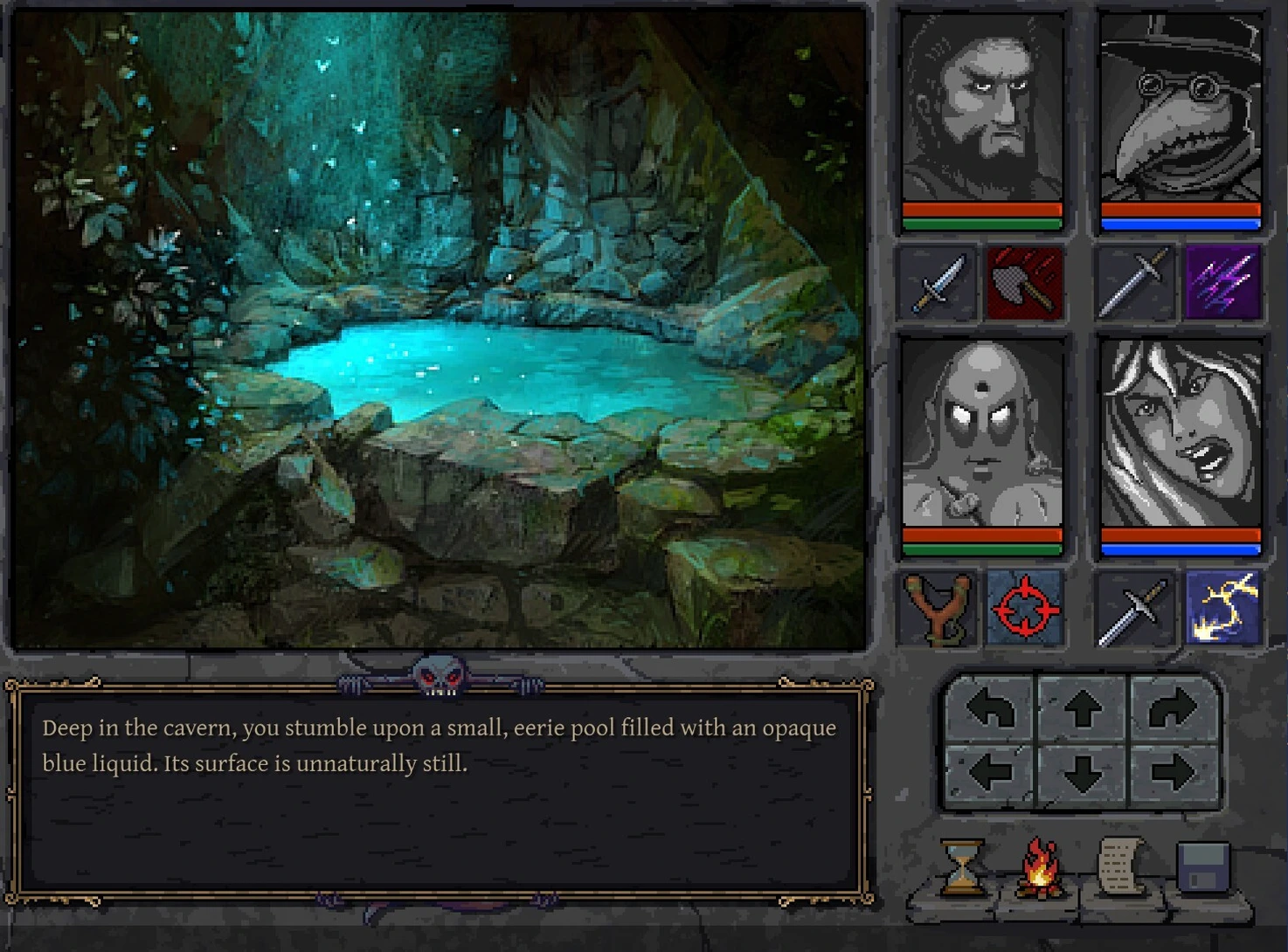The width and height of the screenshot is (1288, 952).
Task: Open the scroll journal
Action: click(1120, 867)
